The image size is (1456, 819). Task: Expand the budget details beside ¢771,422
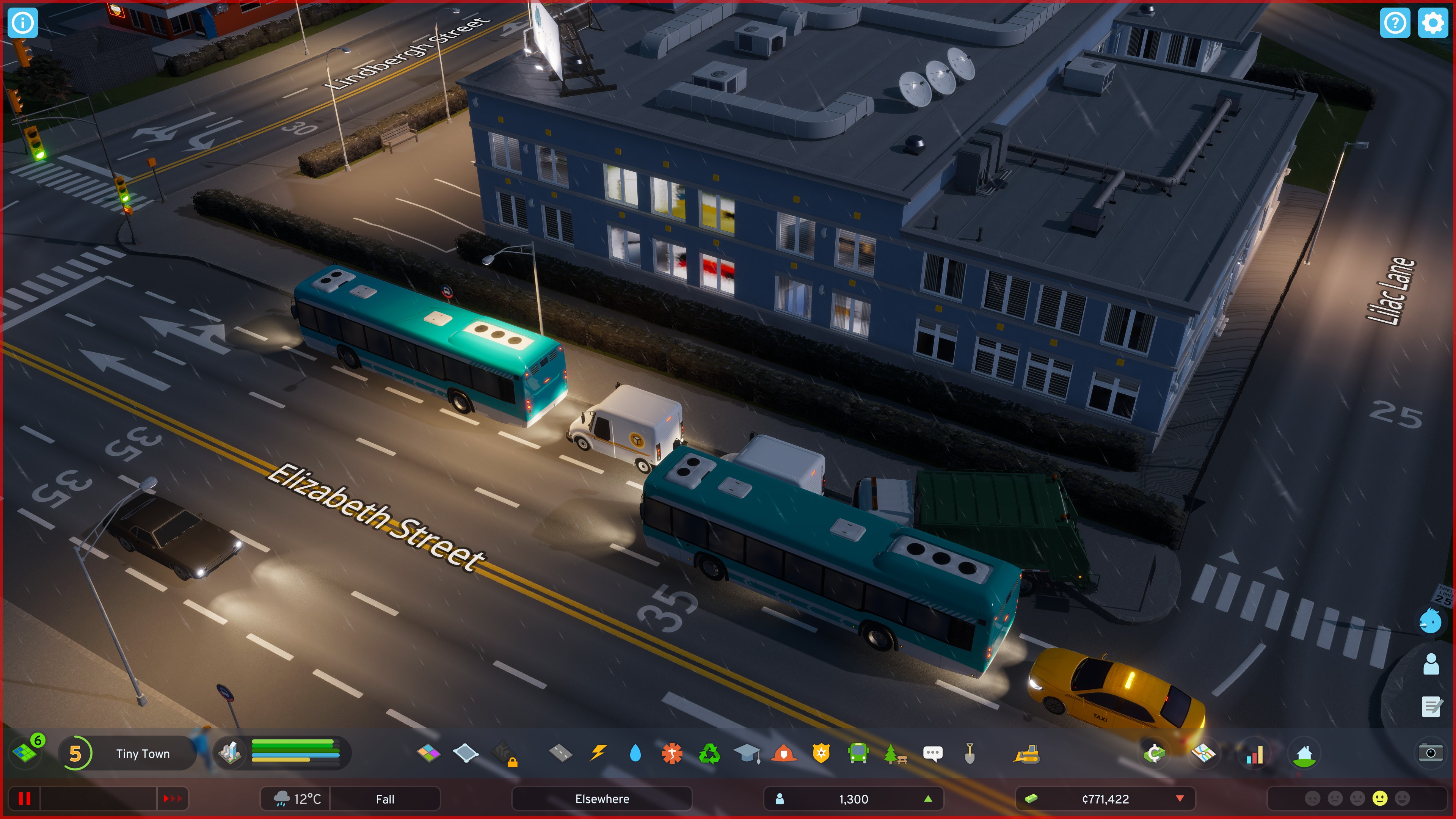[1180, 799]
